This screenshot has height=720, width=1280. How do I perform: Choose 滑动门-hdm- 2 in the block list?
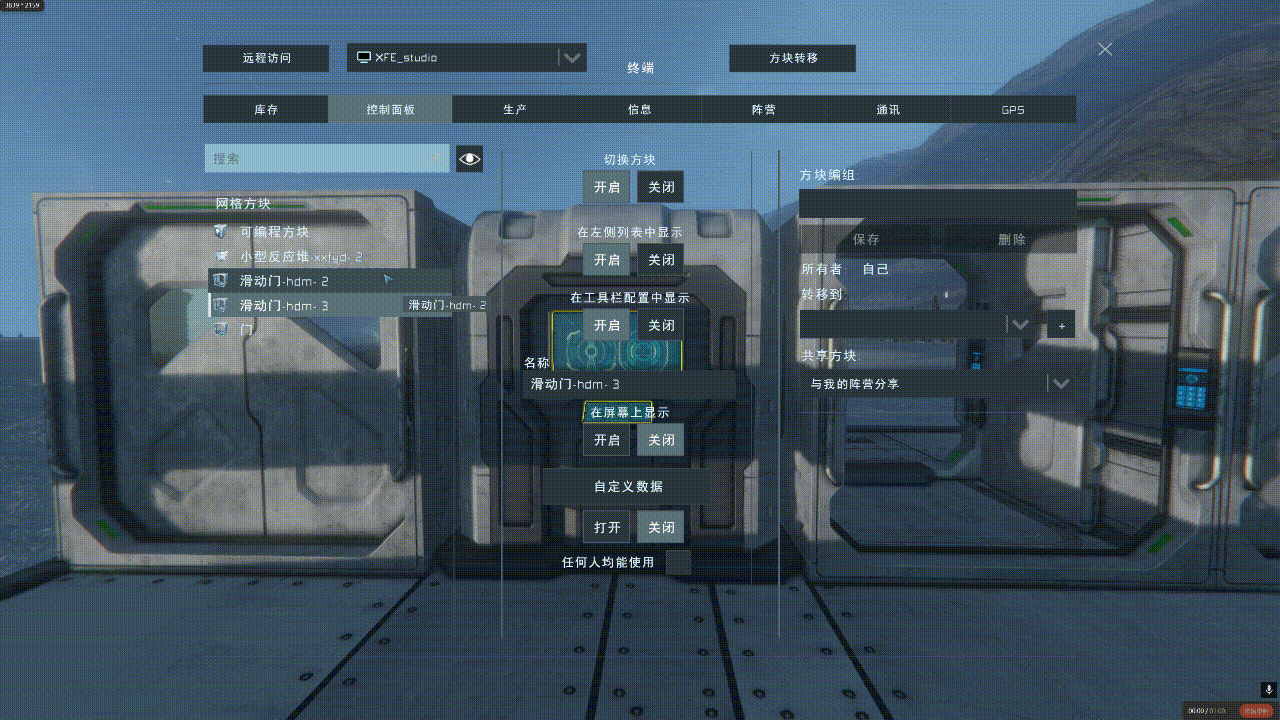pos(284,281)
